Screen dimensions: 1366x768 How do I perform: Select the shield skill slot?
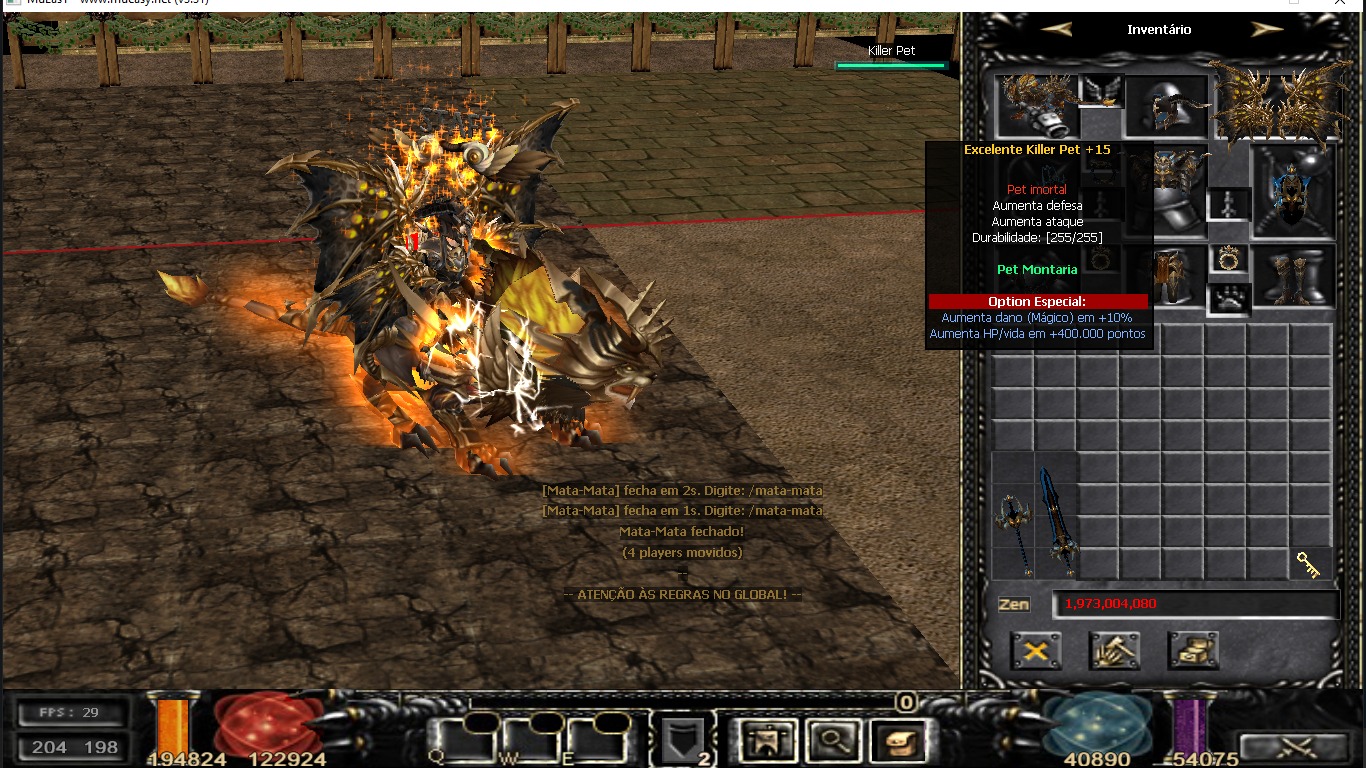tap(682, 741)
